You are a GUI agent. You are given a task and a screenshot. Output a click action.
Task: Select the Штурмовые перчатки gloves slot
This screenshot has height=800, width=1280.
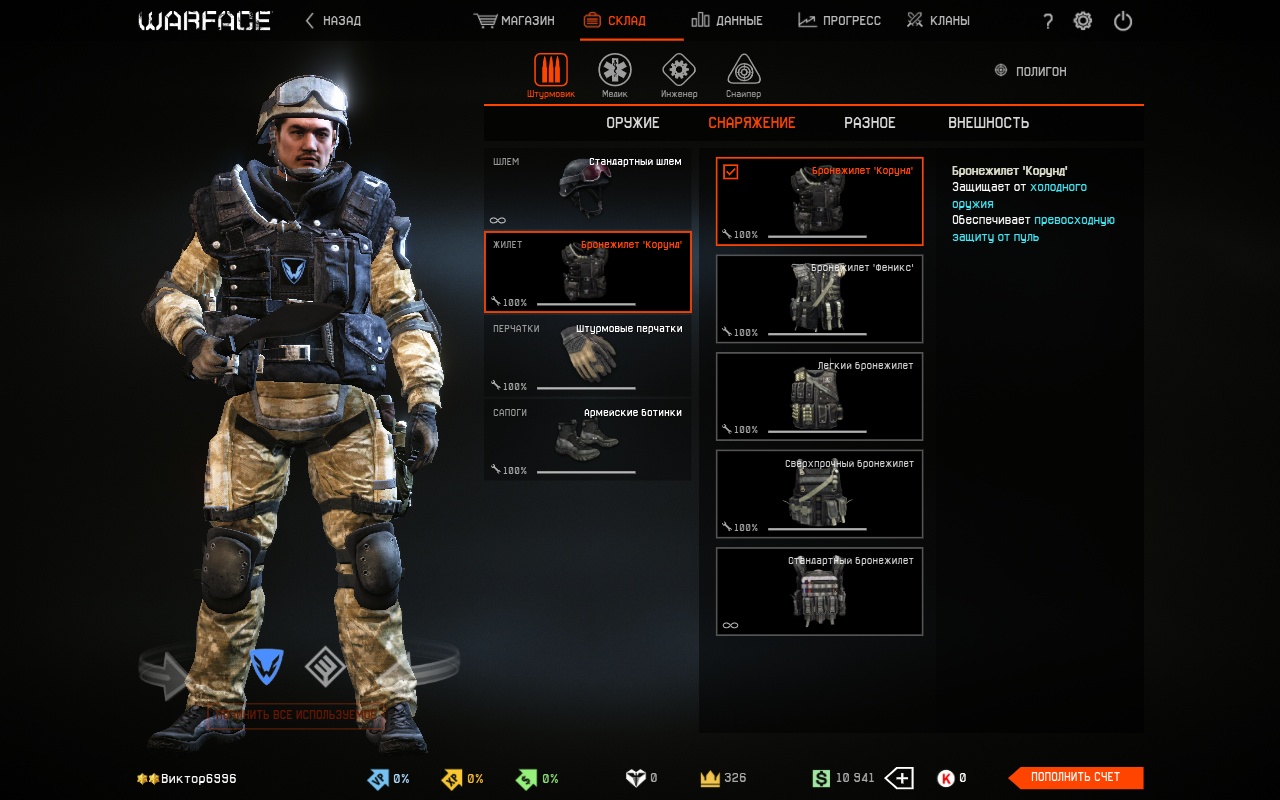coord(588,357)
